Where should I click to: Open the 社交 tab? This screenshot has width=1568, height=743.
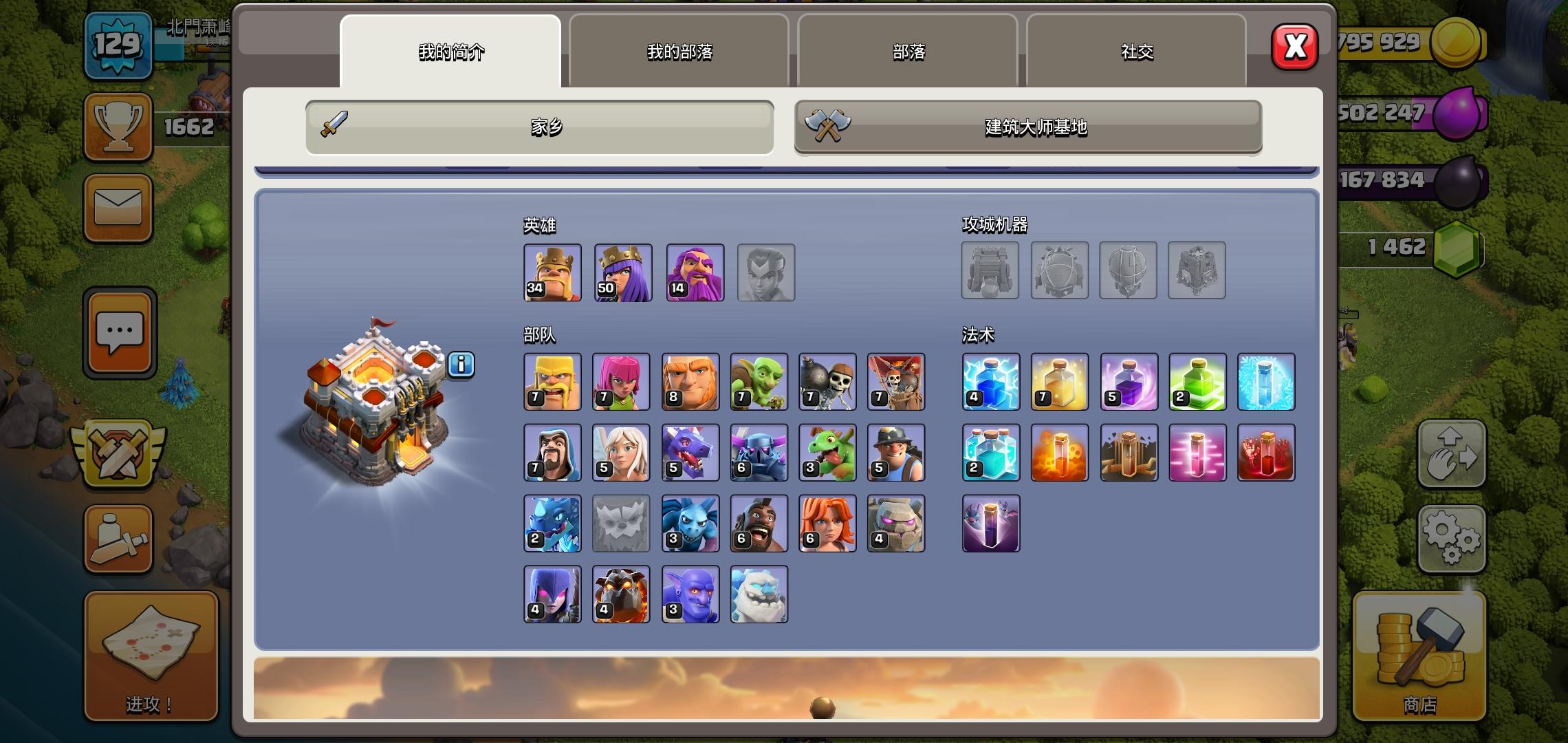1136,52
